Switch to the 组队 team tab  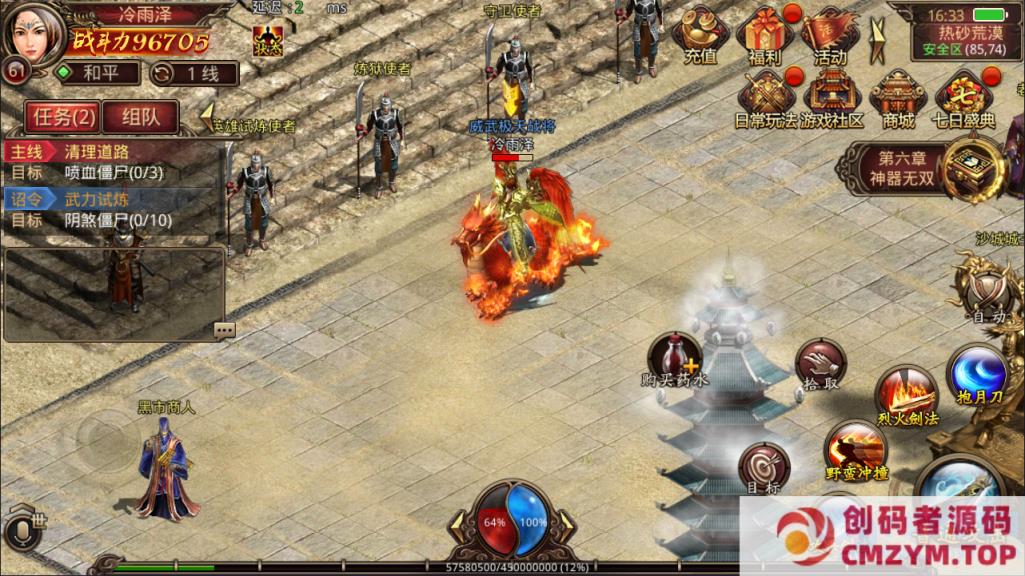pyautogui.click(x=141, y=117)
